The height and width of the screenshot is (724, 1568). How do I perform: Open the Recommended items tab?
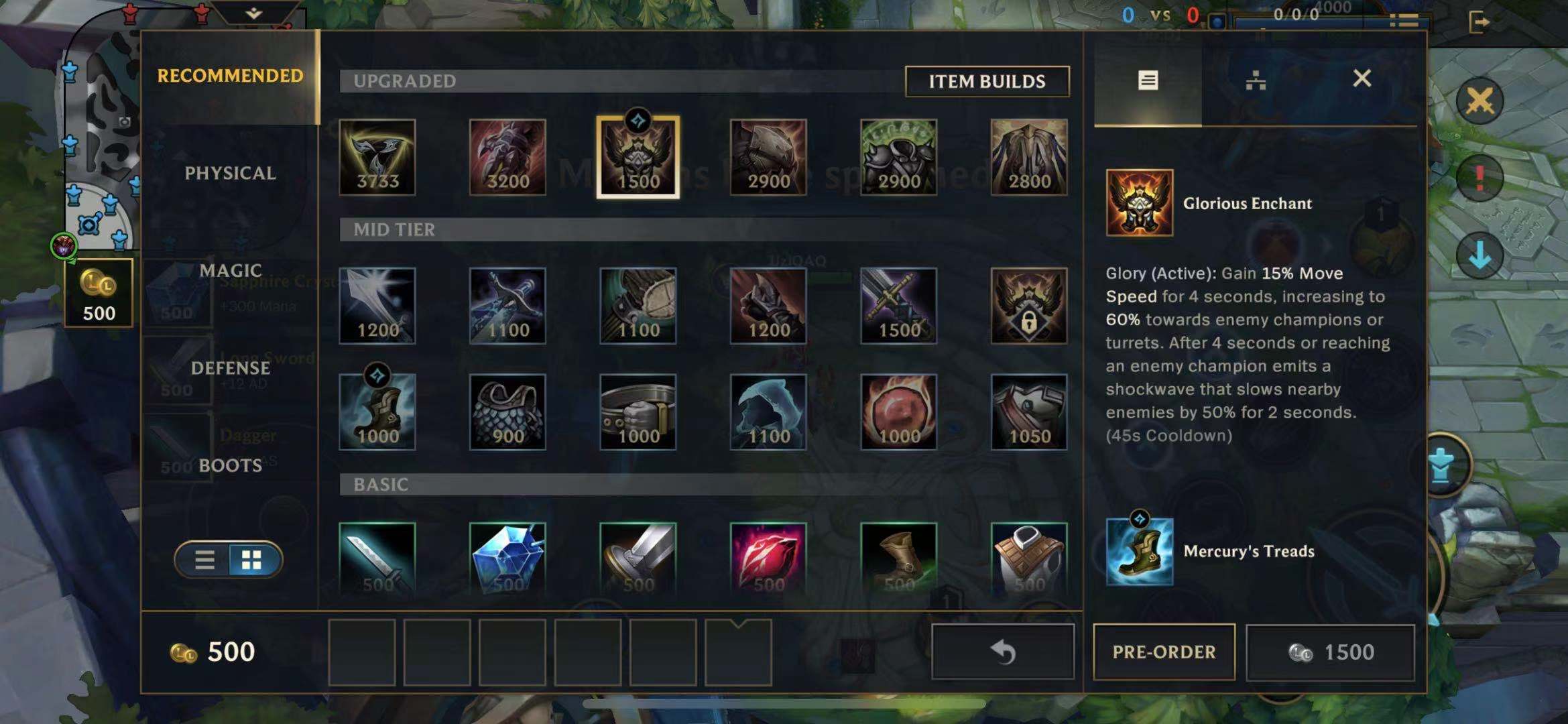coord(230,76)
